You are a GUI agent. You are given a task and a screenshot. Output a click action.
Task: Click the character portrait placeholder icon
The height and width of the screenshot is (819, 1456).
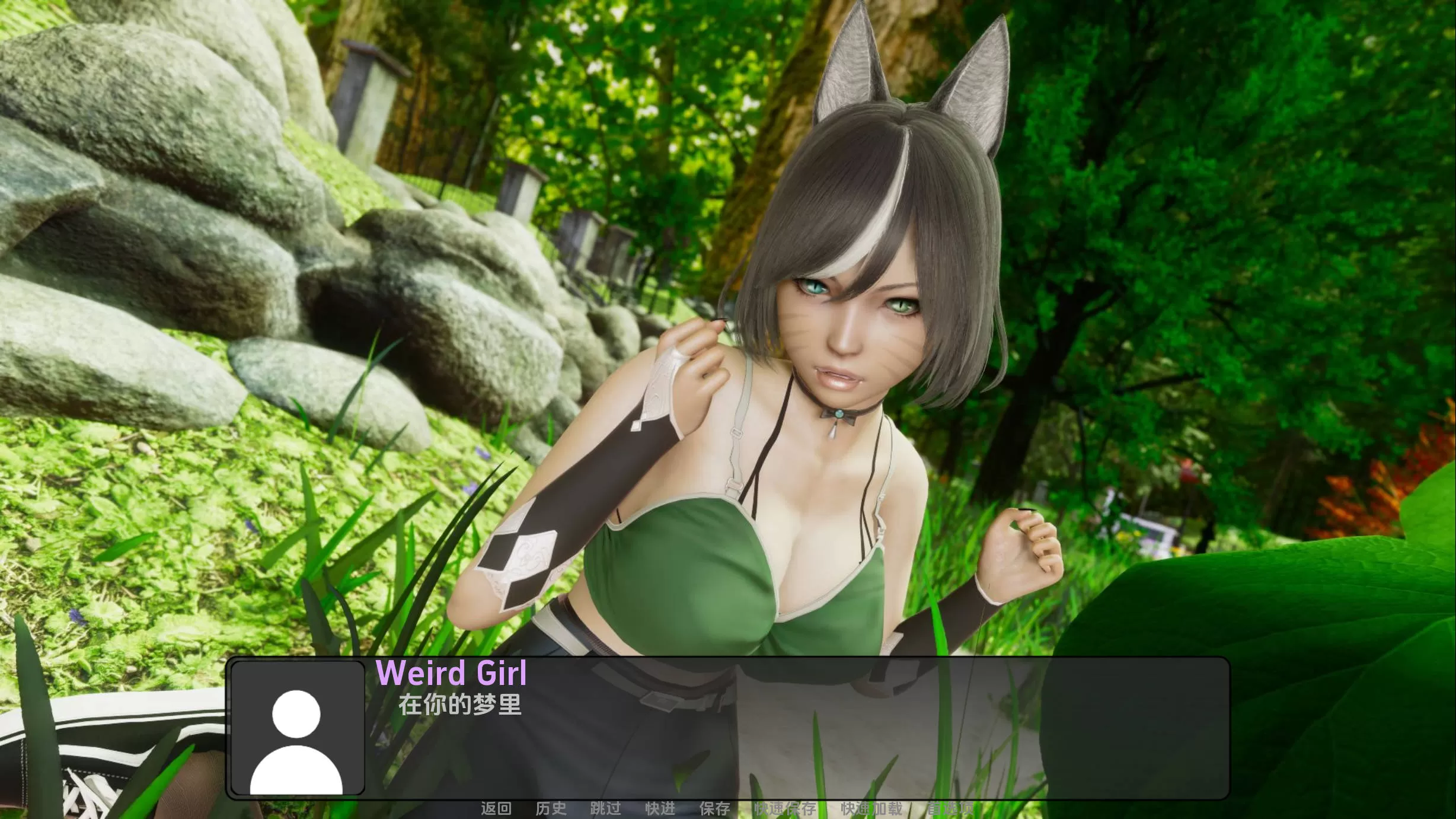click(298, 737)
